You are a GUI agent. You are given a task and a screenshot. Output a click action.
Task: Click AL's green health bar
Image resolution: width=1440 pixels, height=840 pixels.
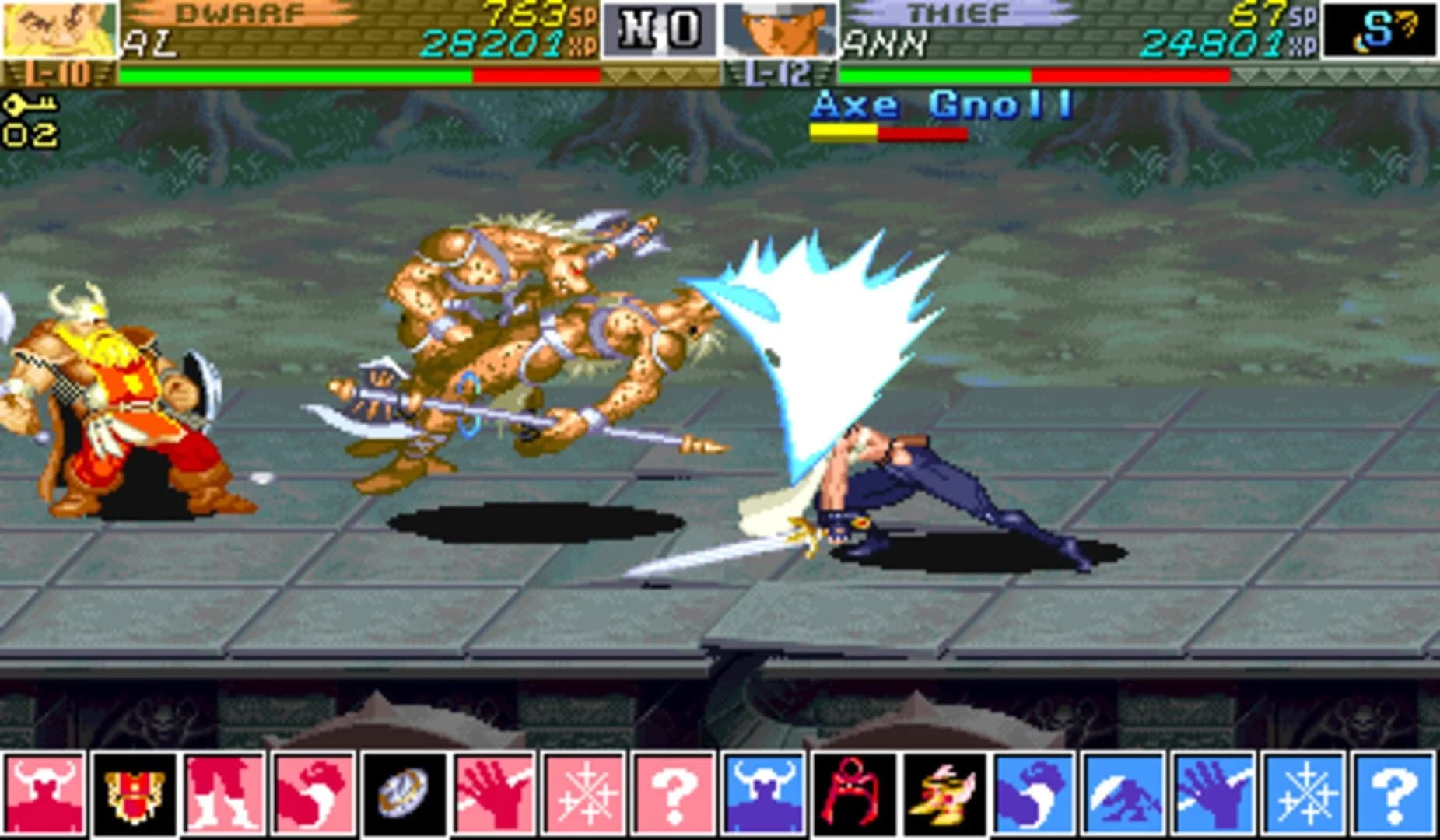pos(296,77)
